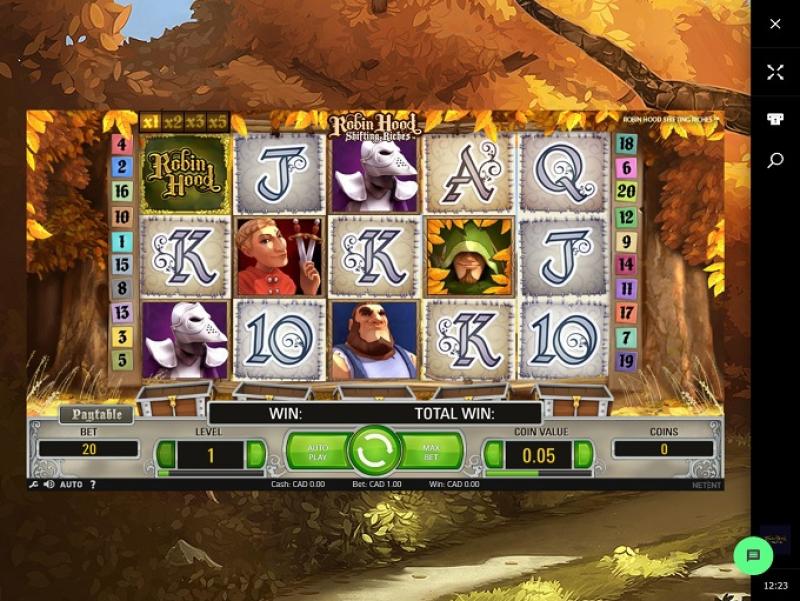Start Auto Play mode
The width and height of the screenshot is (800, 601).
[317, 451]
